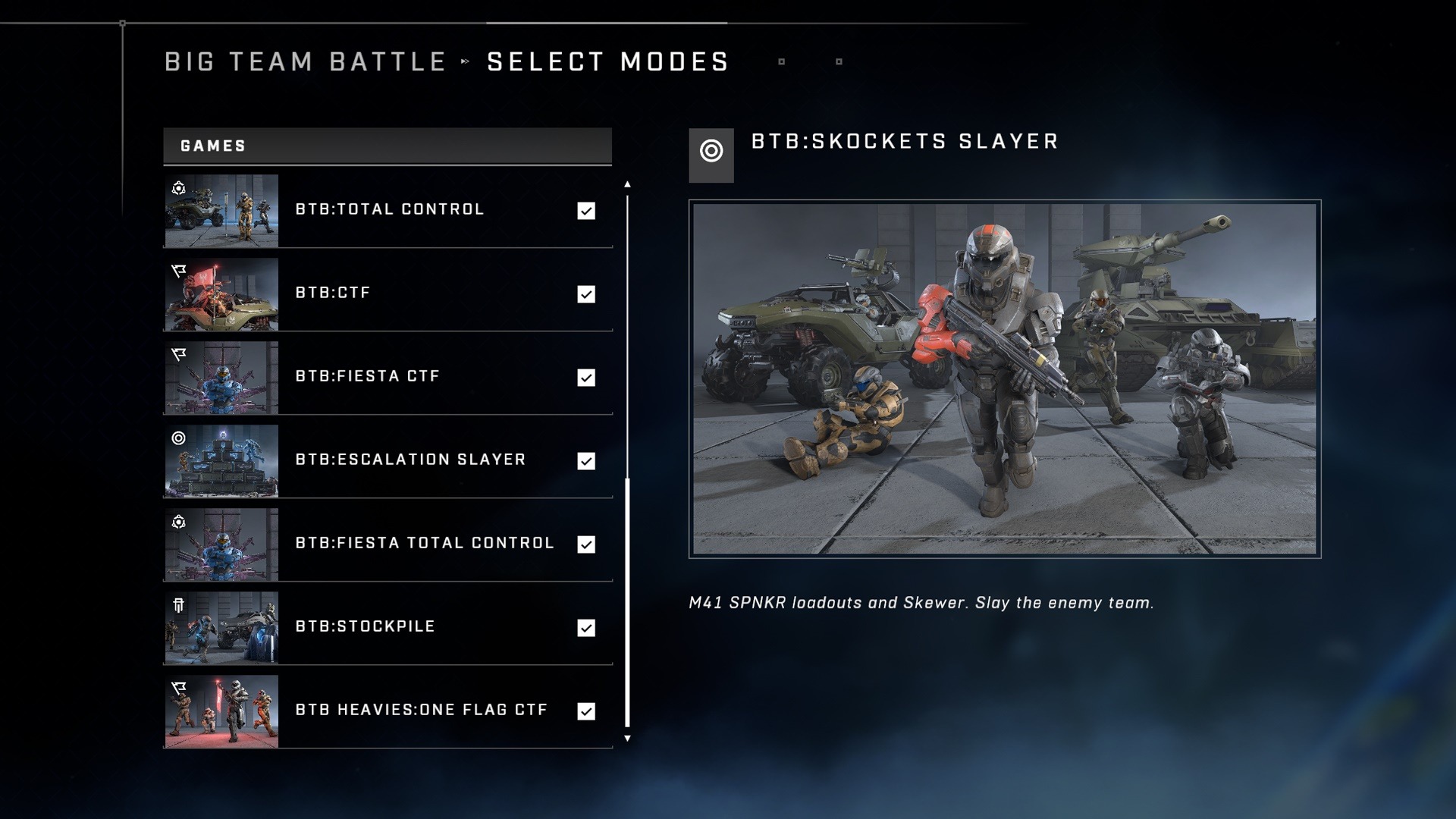Uncheck BTB:Fiesta Total Control mode

(x=586, y=544)
